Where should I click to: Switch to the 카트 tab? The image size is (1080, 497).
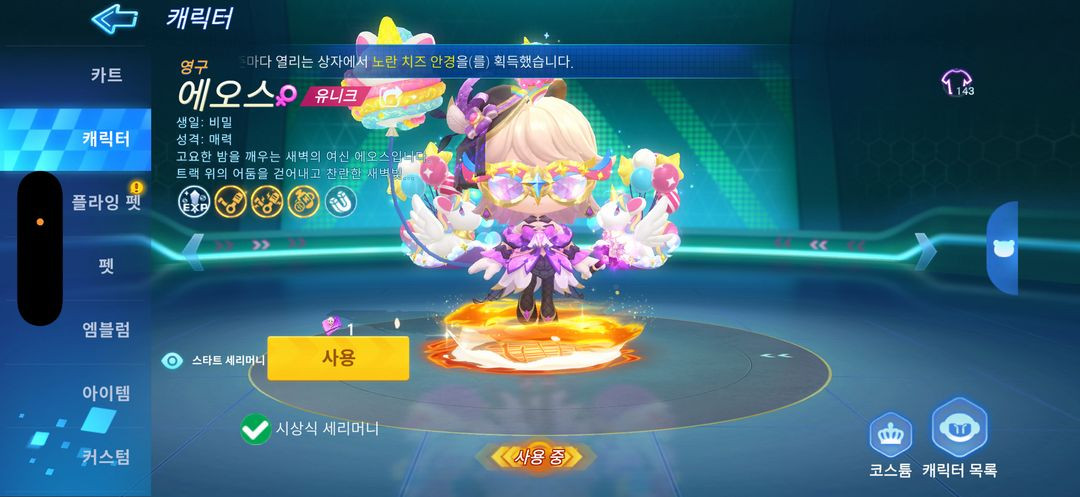point(106,74)
